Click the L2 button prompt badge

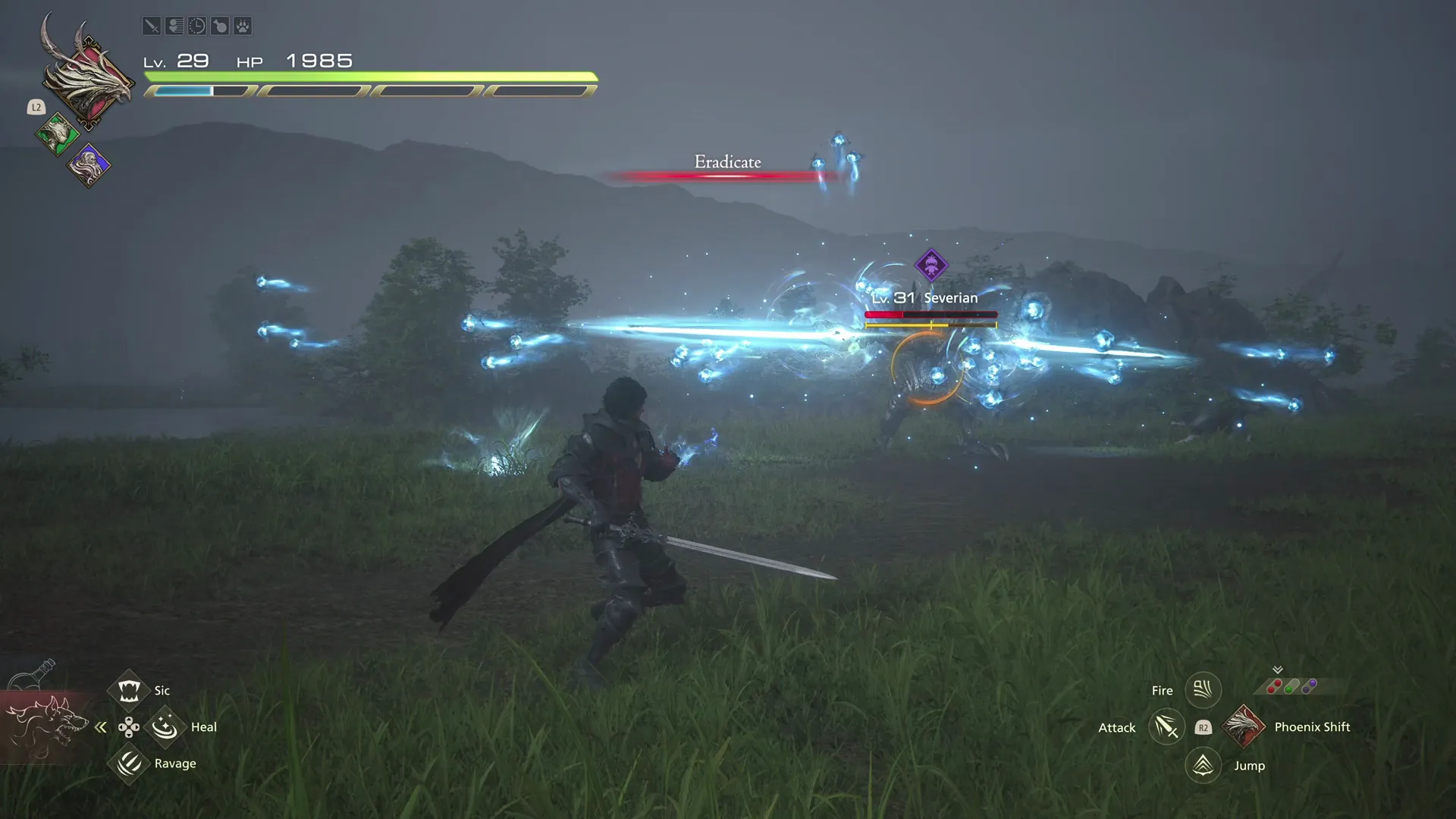(x=36, y=107)
